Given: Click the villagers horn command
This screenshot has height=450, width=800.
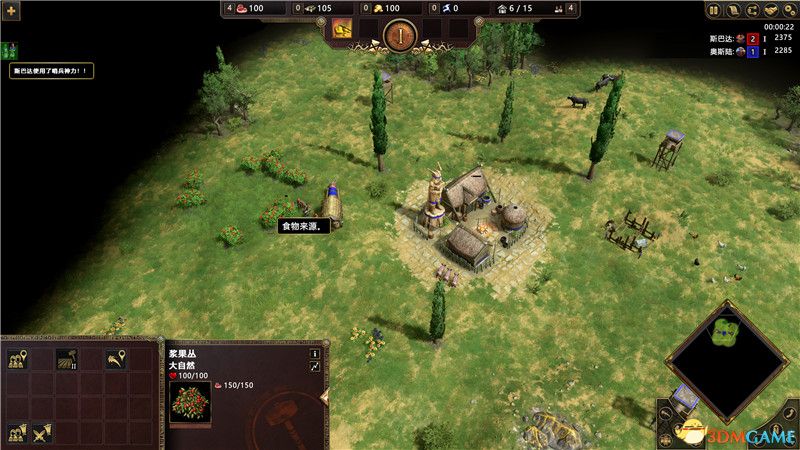Looking at the screenshot, I should [x=17, y=433].
